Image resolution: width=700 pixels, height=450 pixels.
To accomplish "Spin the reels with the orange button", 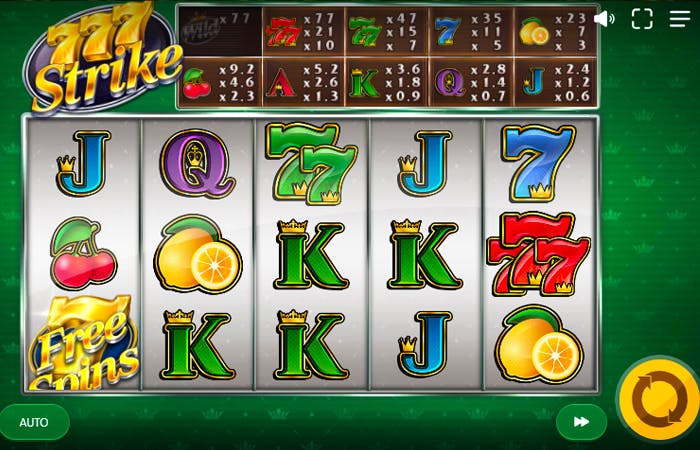I will coord(659,399).
